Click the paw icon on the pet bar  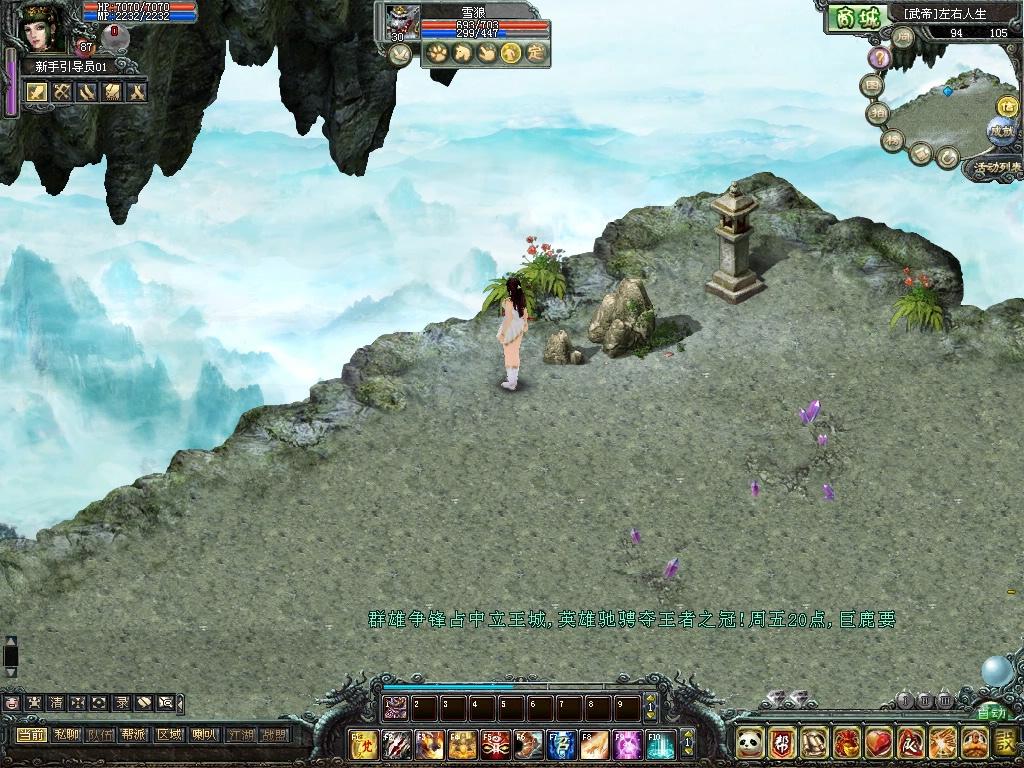click(437, 53)
